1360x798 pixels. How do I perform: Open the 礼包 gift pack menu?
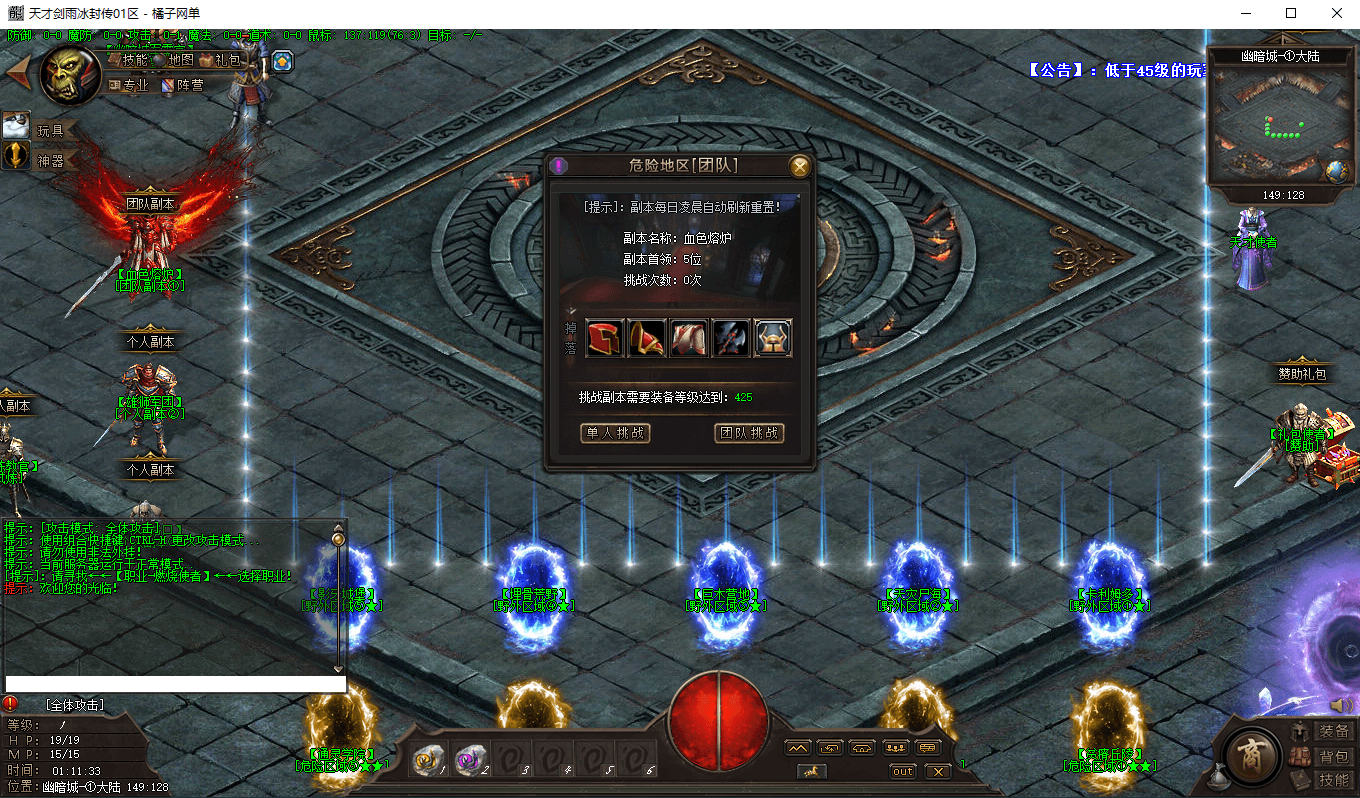tap(220, 60)
